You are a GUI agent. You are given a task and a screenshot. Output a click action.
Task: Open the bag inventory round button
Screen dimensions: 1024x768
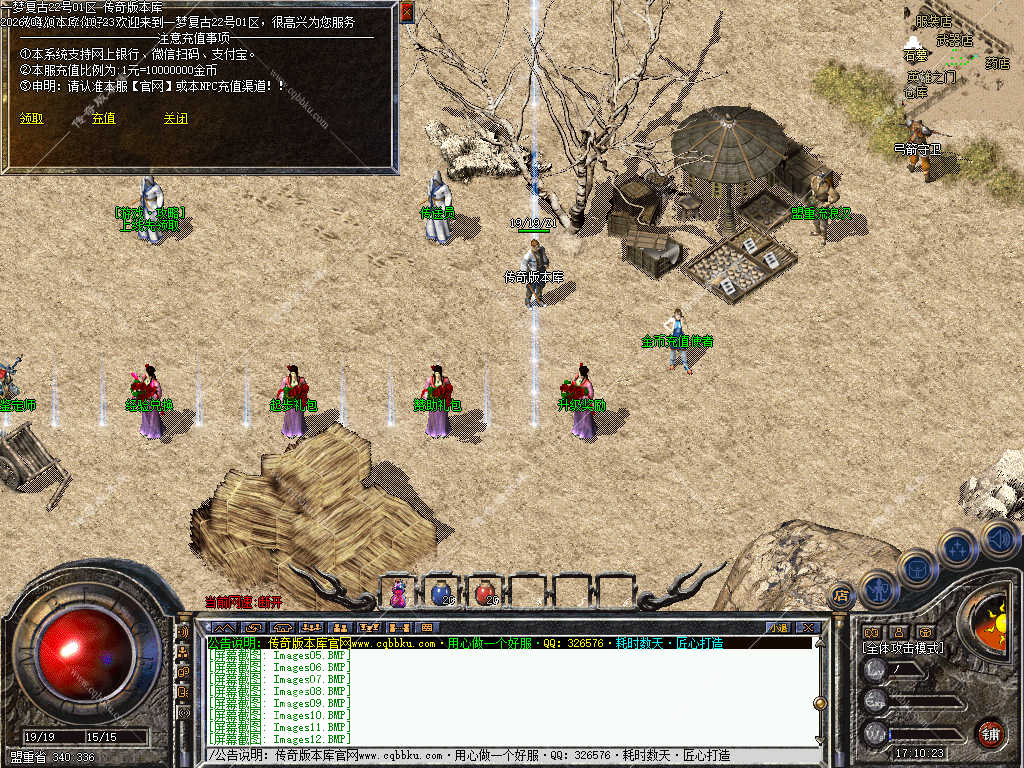(x=917, y=568)
